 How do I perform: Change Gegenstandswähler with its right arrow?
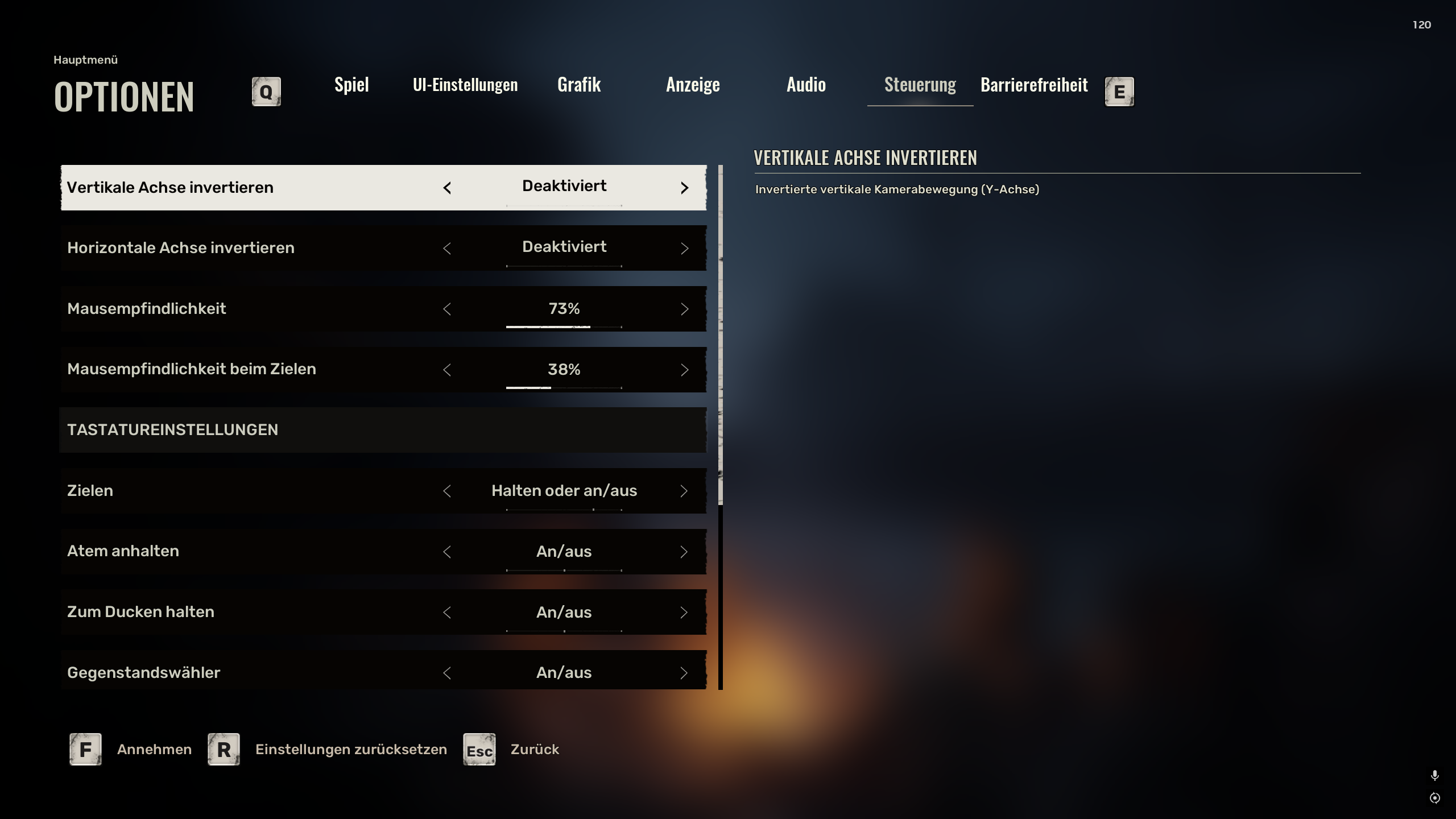click(x=684, y=673)
